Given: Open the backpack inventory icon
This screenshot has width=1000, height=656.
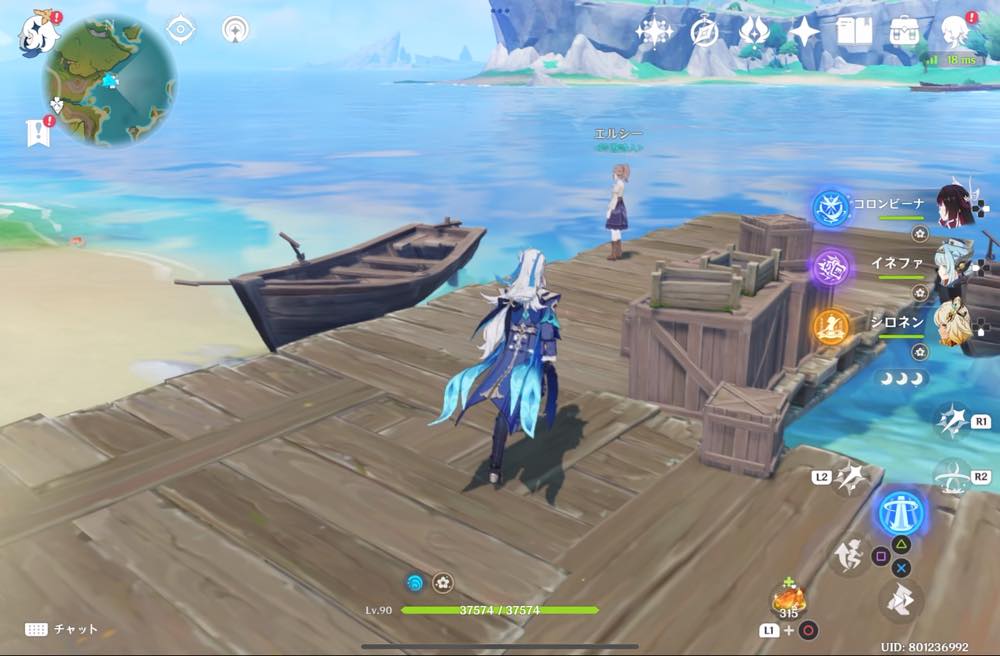Looking at the screenshot, I should [x=905, y=32].
